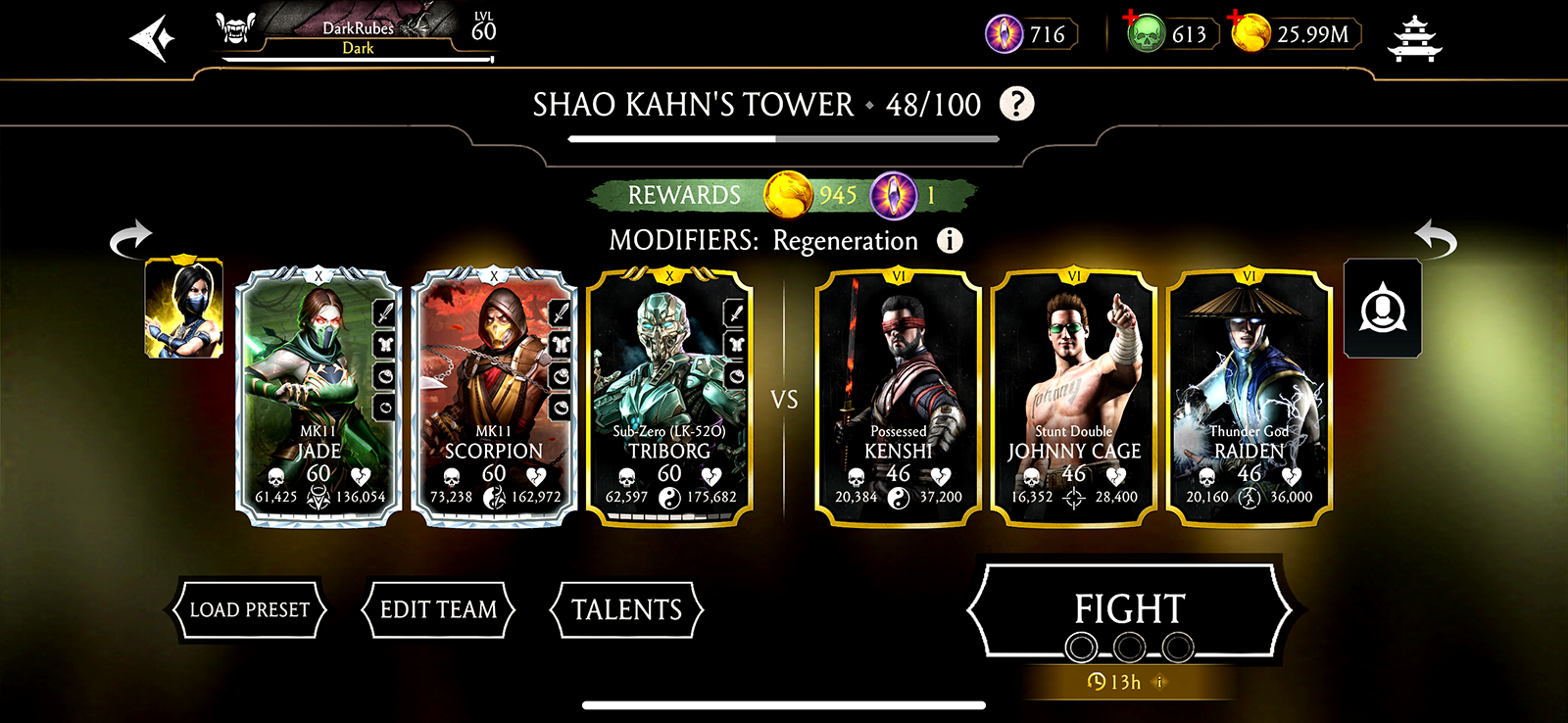This screenshot has width=1568, height=723.
Task: Start the battle with the FIGHT button
Action: coord(1129,610)
